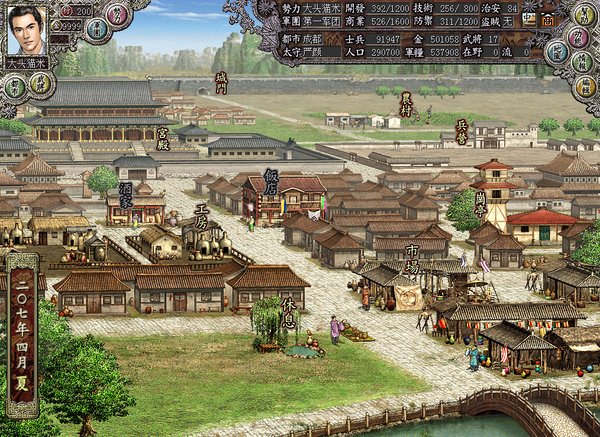Open the yellow 武將 round button
Viewport: 600px width, 437px height.
point(40,82)
